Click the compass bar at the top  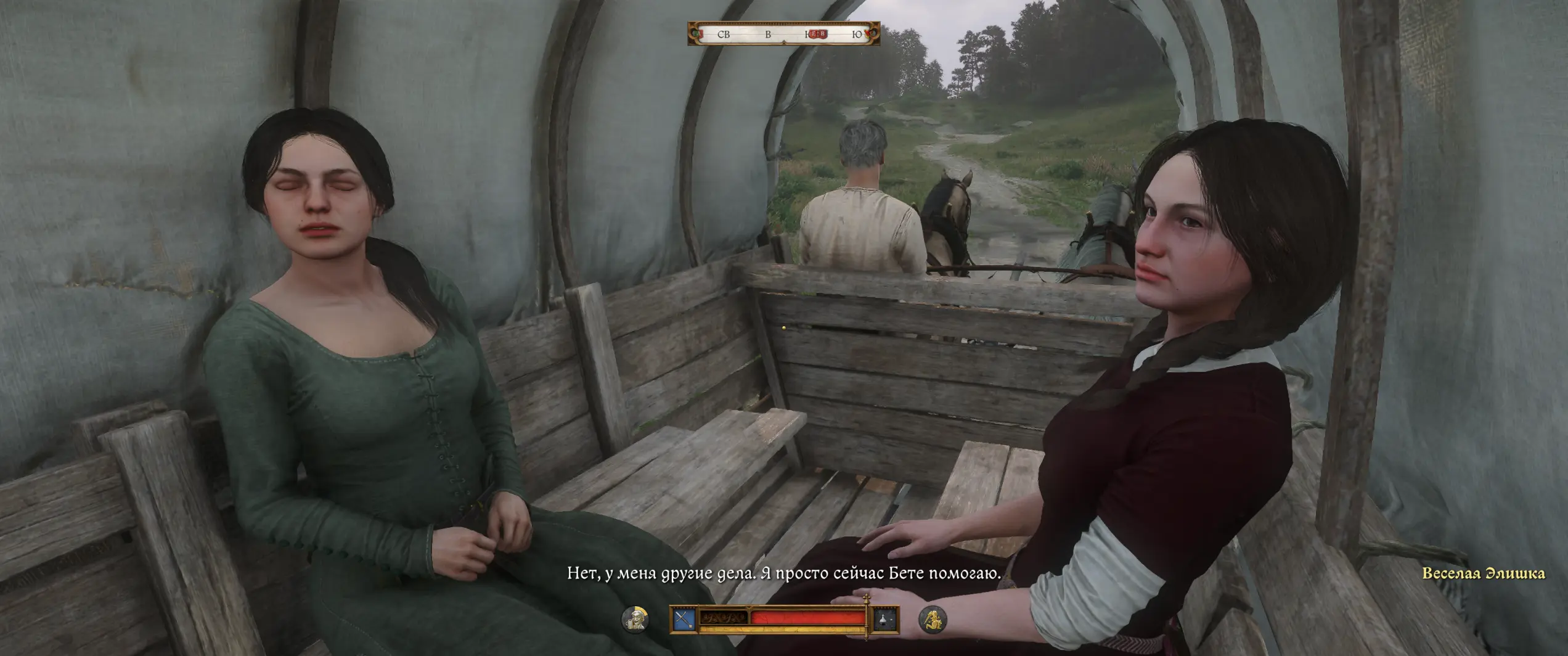click(783, 34)
